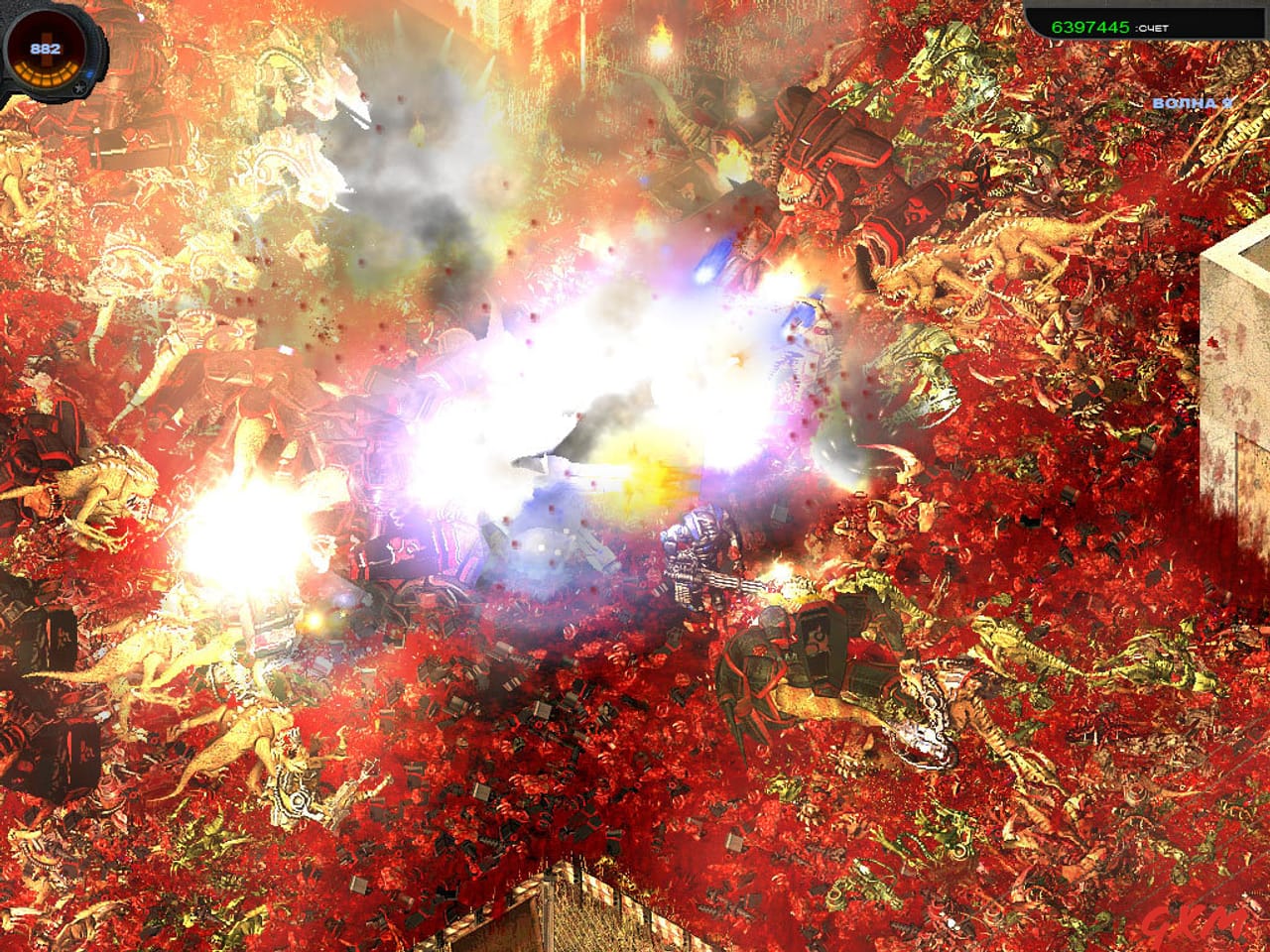This screenshot has height=952, width=1270.
Task: Select the health cross symbol showing 882
Action: (45, 48)
